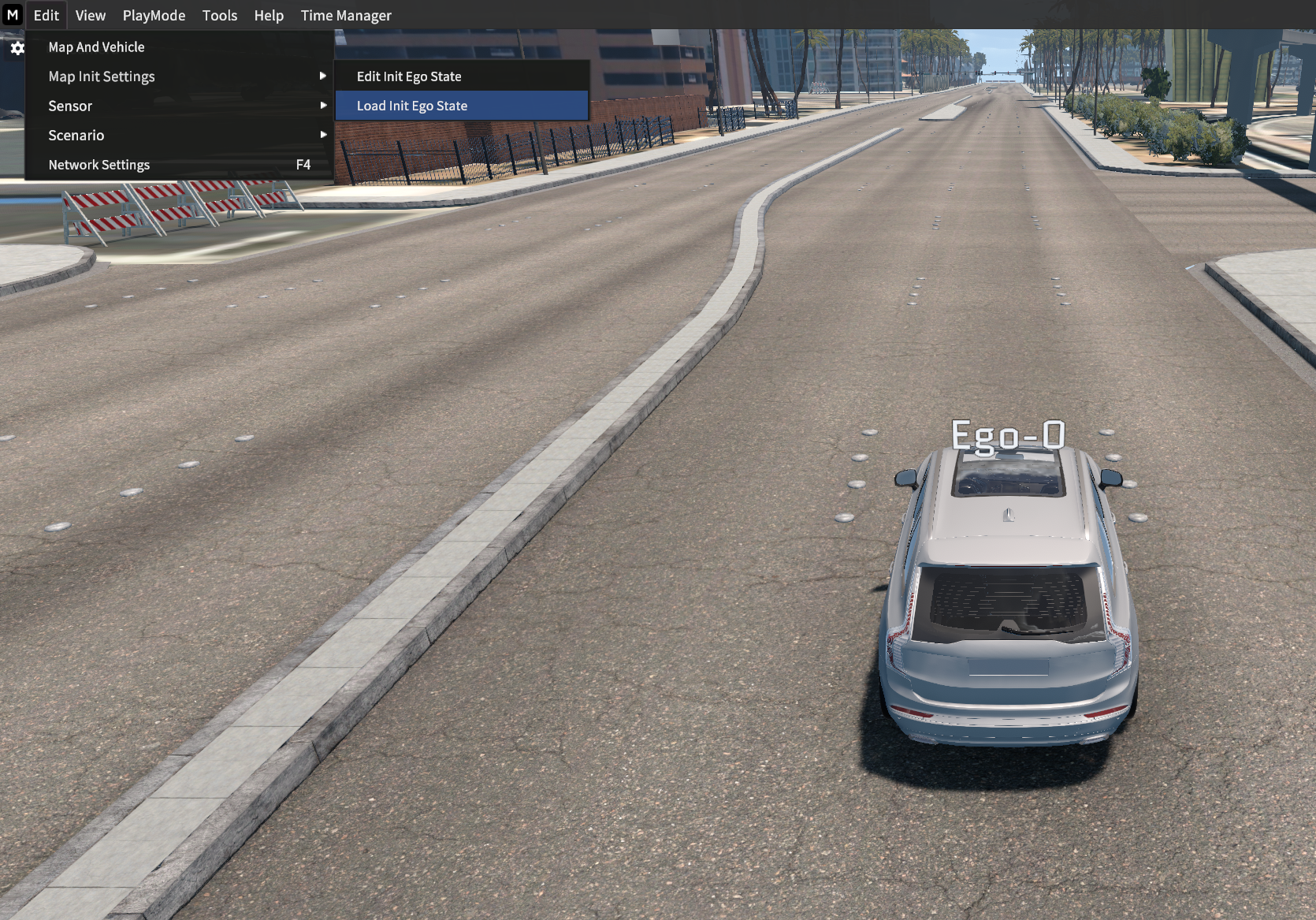Expand the Scenario submenu
Viewport: 1316px width, 920px height.
click(x=76, y=136)
